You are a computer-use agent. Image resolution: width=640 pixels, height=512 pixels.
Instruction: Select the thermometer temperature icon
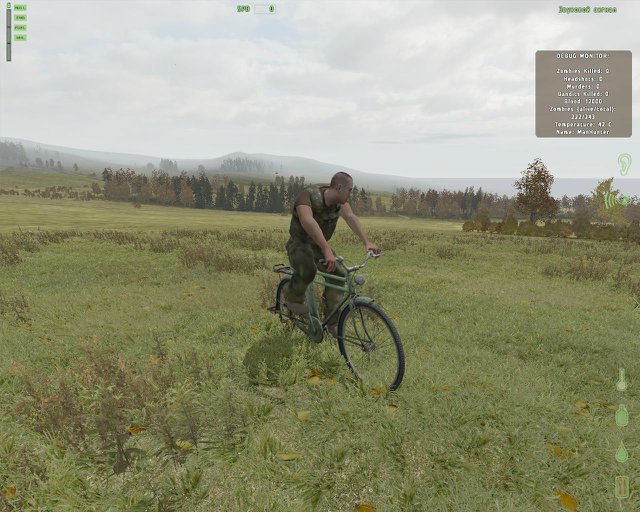pyautogui.click(x=621, y=380)
